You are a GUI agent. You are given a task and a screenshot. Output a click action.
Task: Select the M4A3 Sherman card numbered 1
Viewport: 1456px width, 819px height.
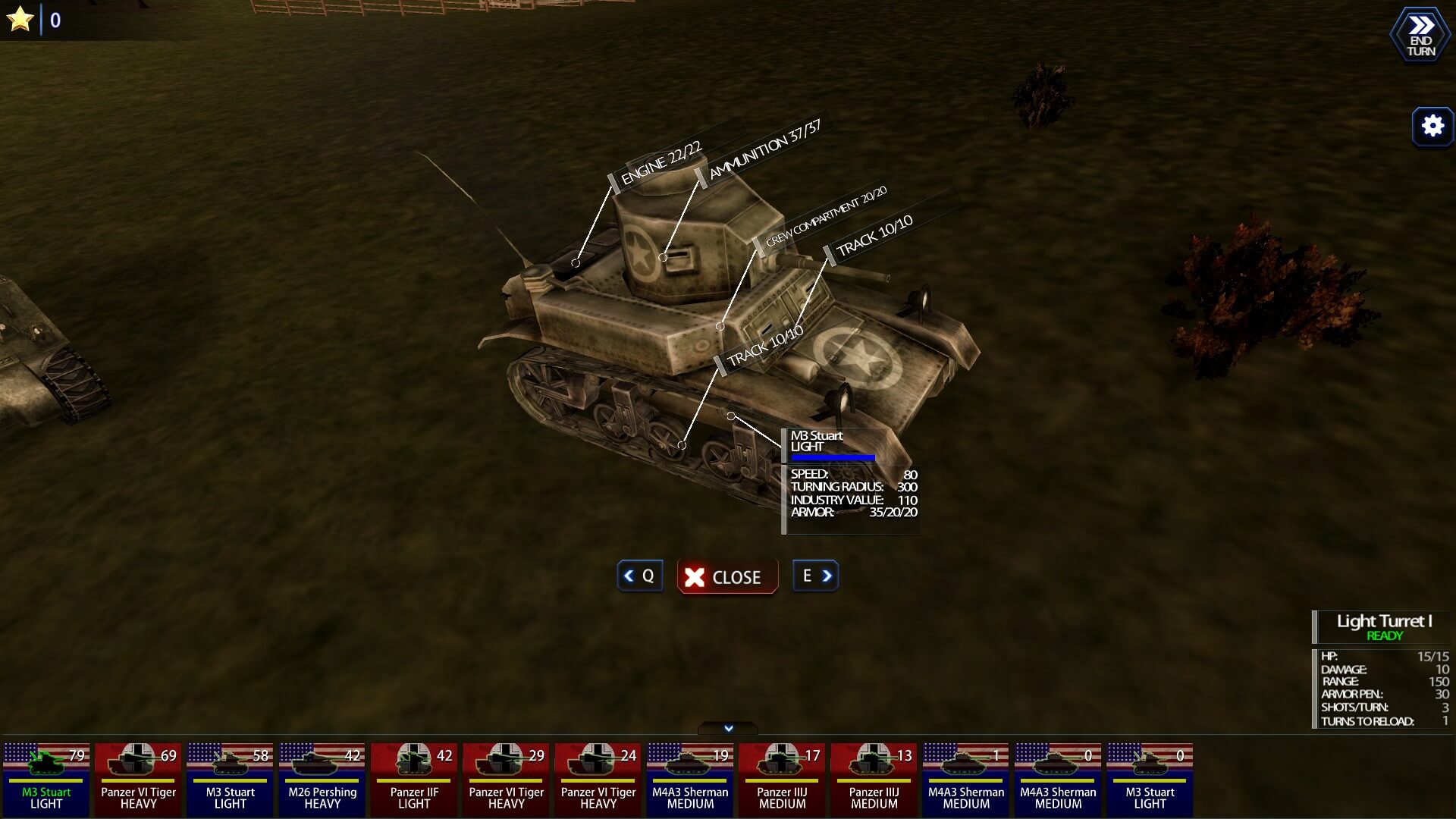click(966, 779)
